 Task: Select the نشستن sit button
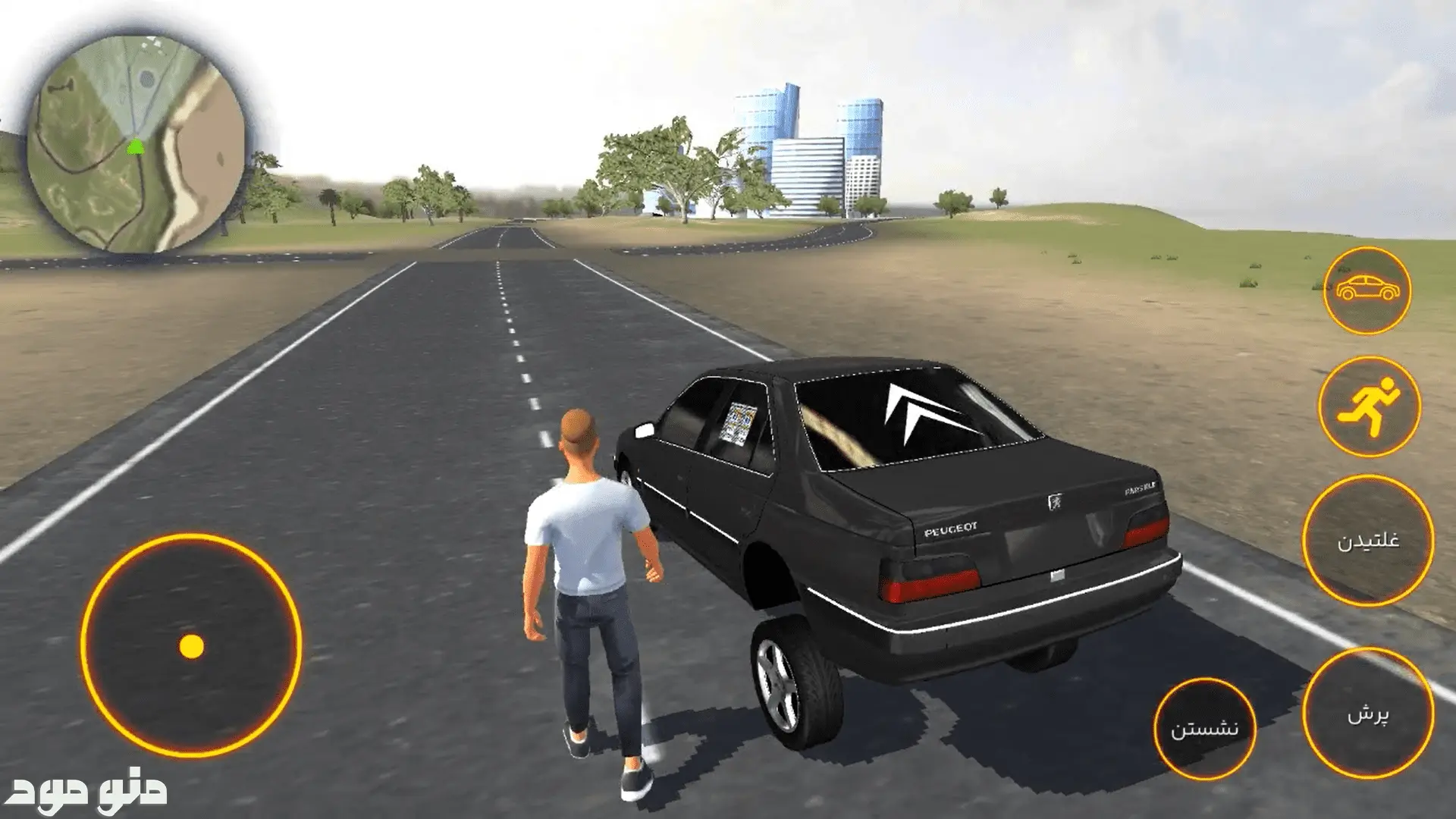coord(1205,728)
